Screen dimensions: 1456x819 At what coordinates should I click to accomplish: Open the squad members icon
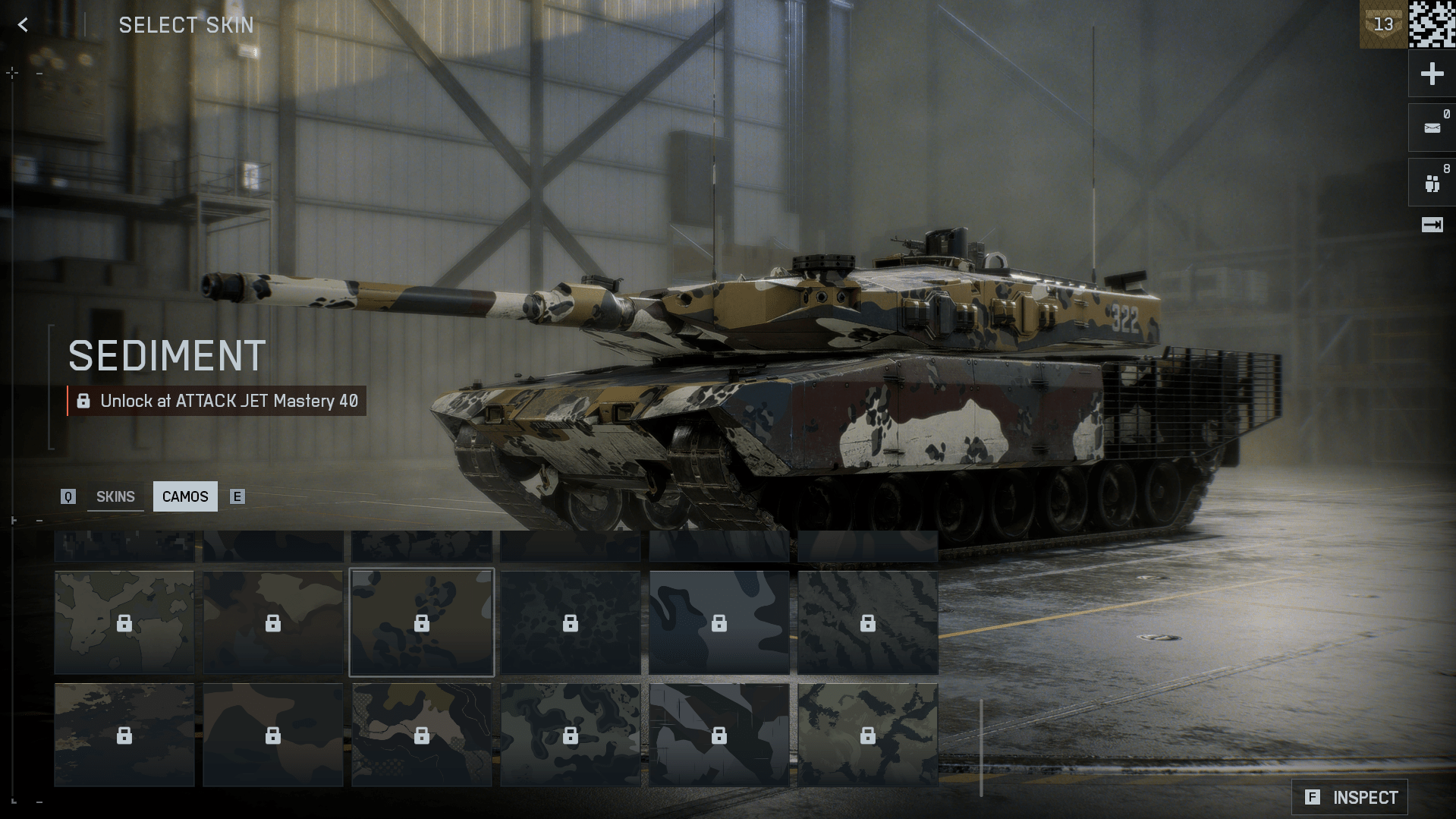tap(1432, 183)
